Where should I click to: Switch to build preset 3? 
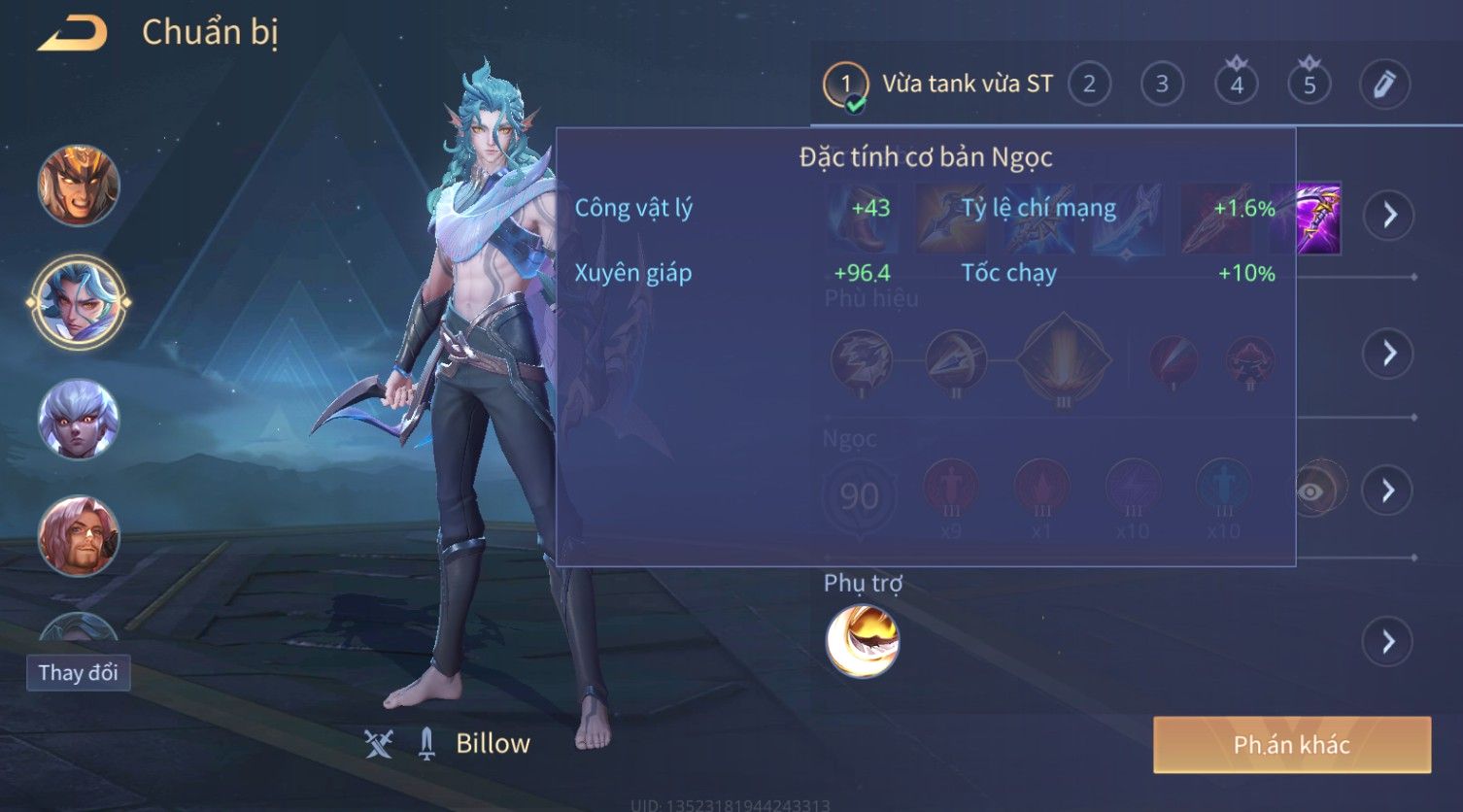(x=1162, y=85)
